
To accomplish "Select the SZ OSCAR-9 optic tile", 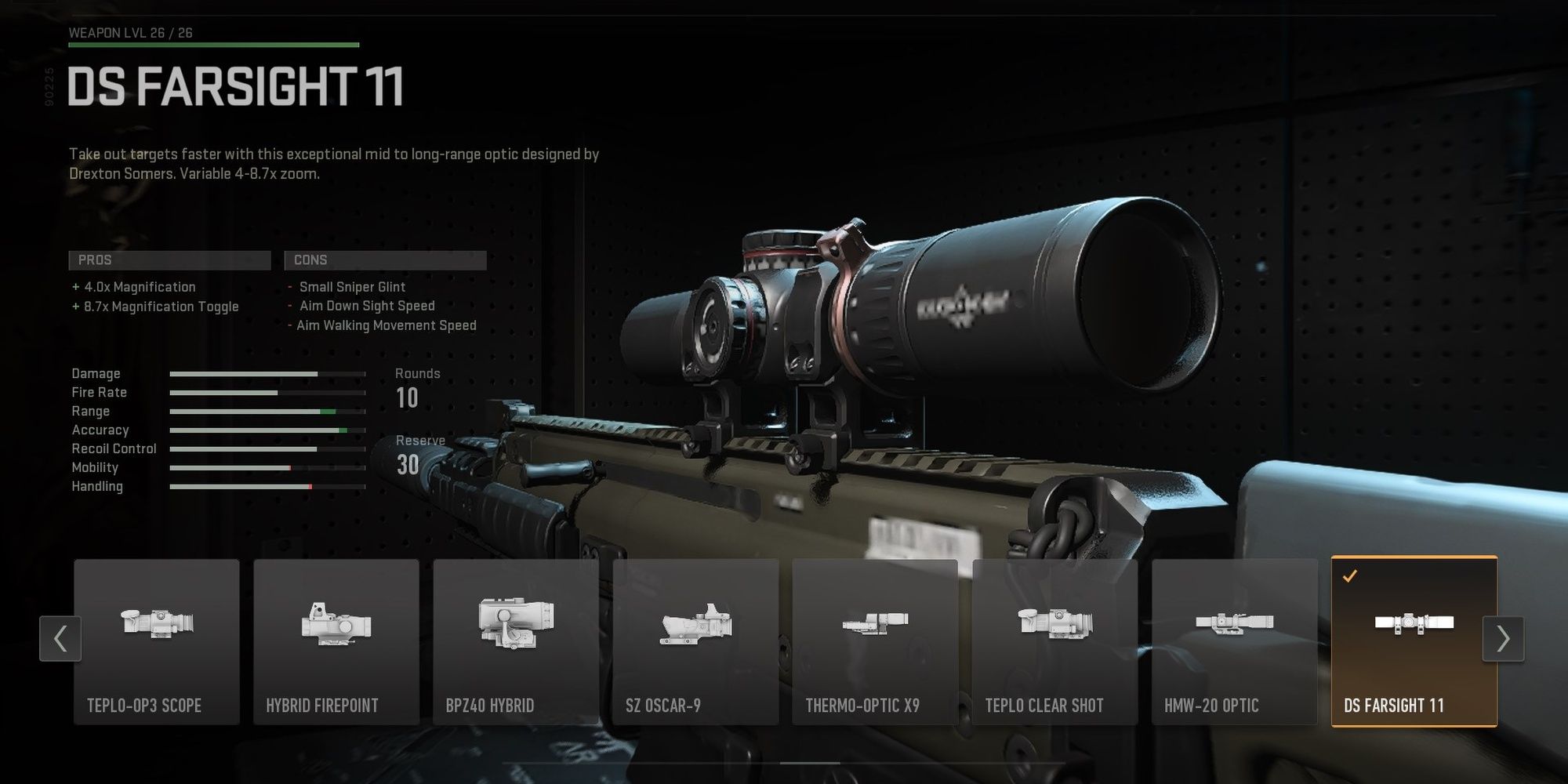I will pos(695,641).
